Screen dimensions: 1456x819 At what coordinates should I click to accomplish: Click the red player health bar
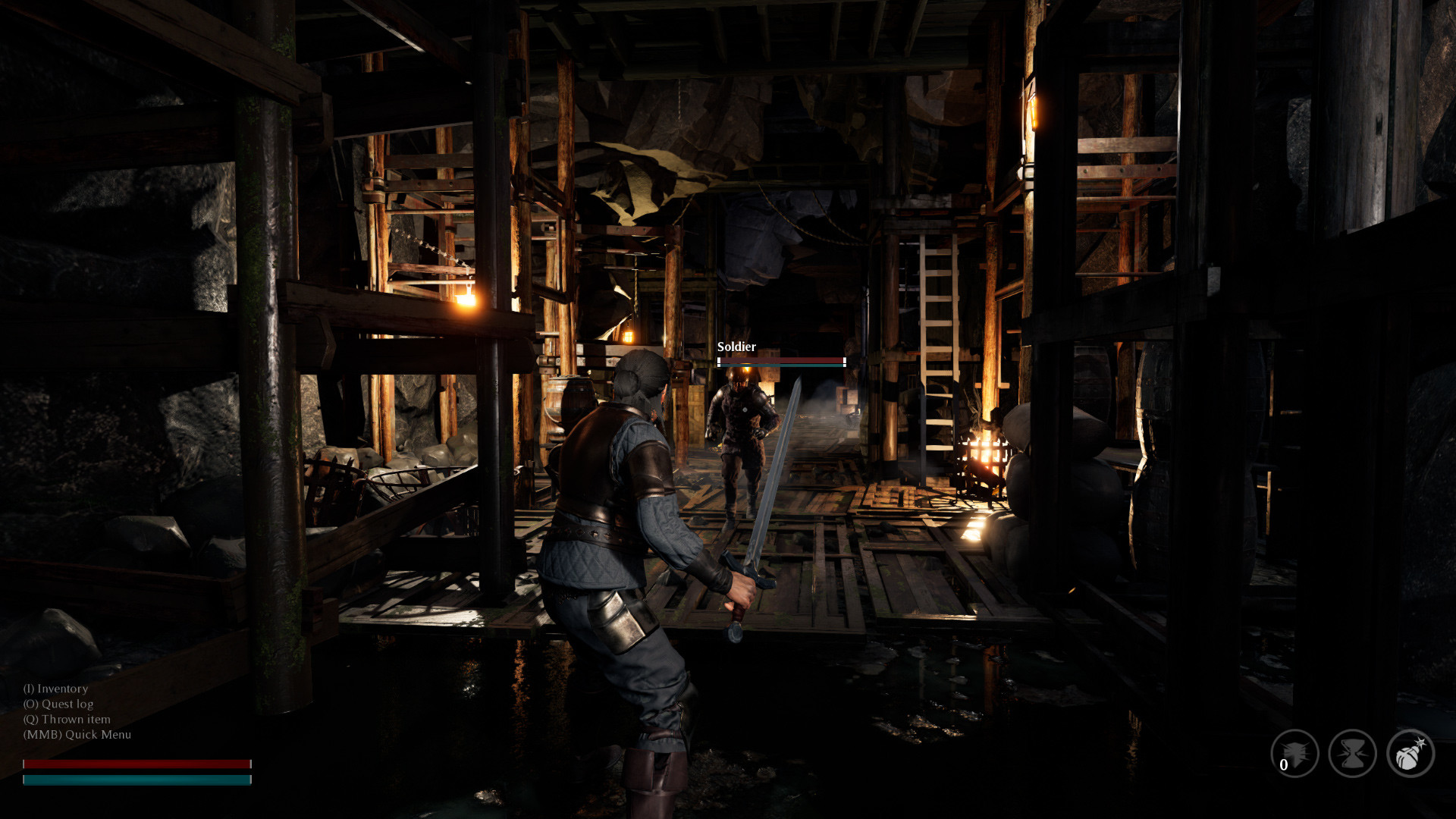136,762
